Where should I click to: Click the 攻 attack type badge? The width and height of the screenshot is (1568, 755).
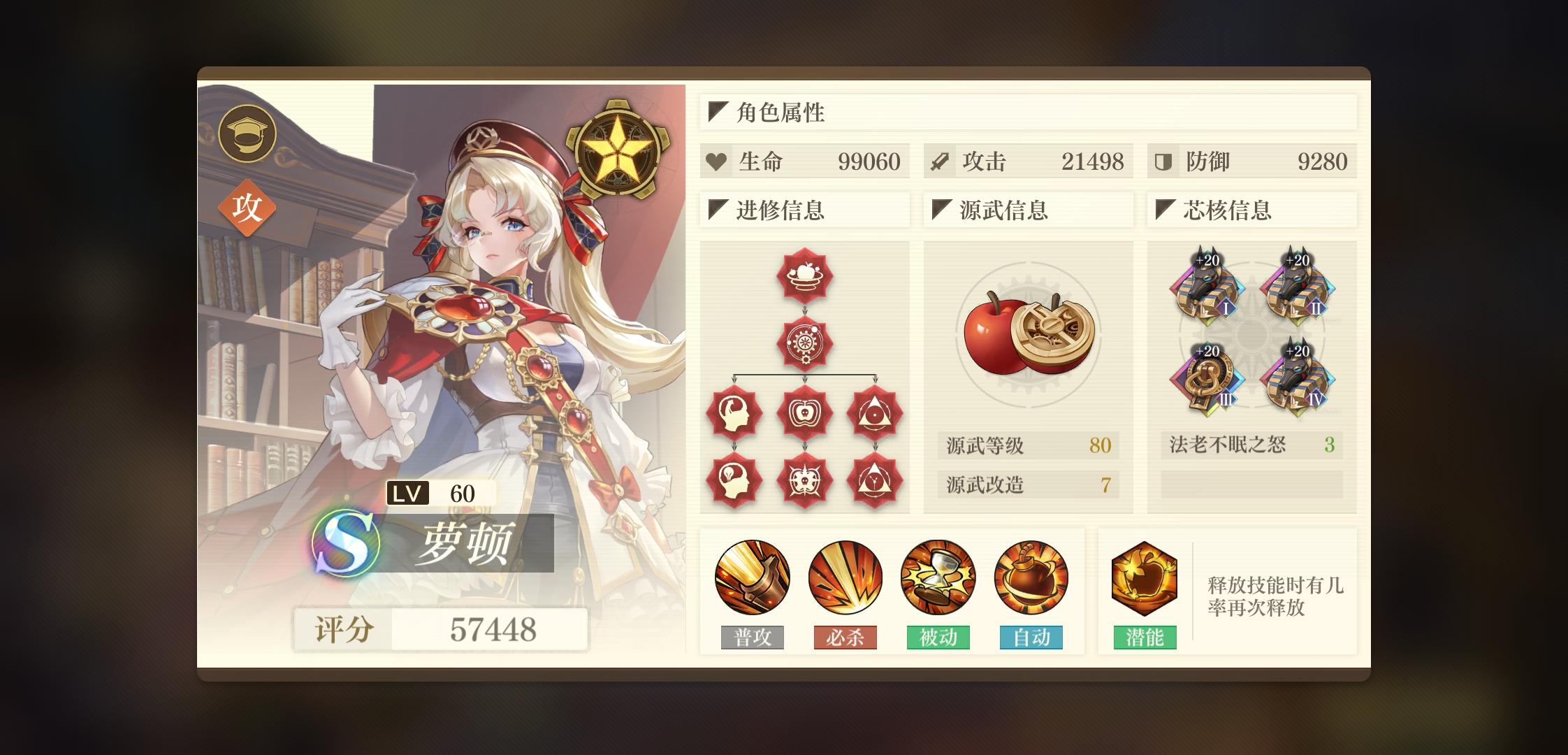pos(248,206)
